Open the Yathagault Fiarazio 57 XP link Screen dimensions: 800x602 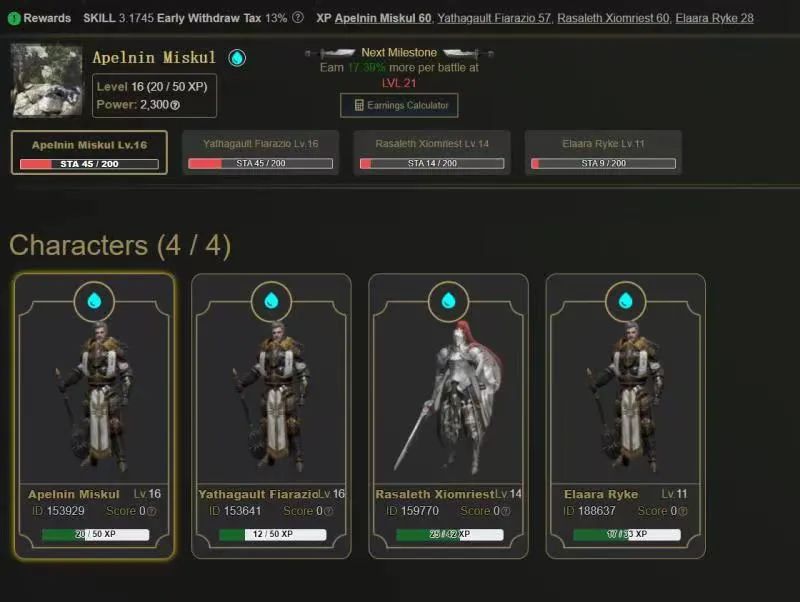point(492,18)
